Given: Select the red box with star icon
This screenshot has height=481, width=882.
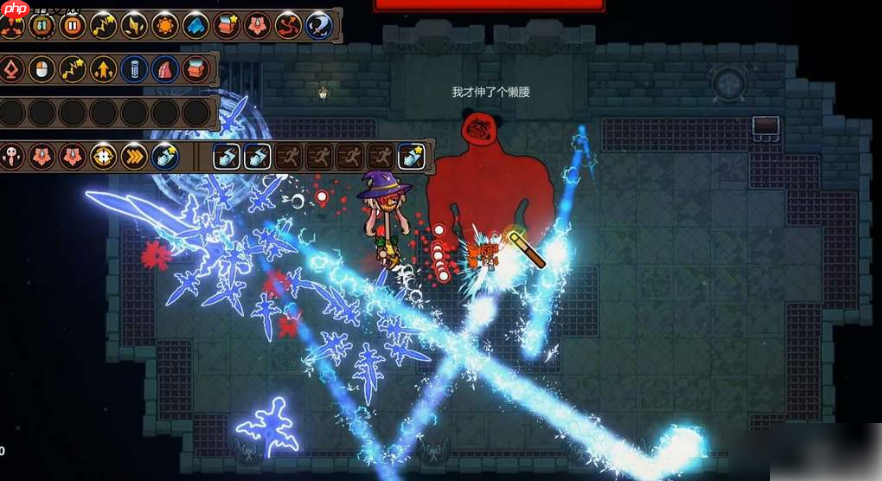Looking at the screenshot, I should coord(227,25).
